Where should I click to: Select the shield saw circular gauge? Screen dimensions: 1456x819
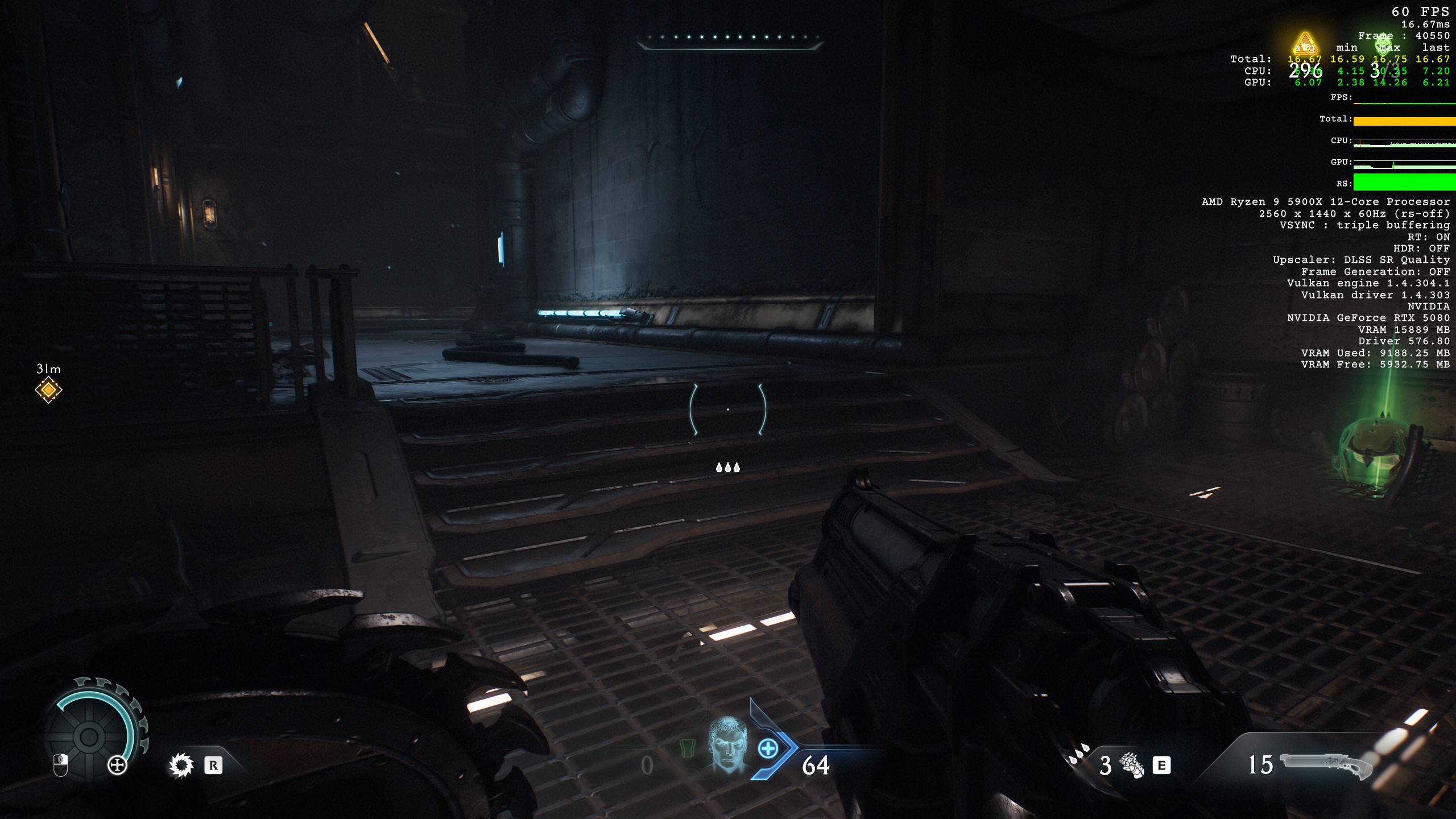pos(90,735)
